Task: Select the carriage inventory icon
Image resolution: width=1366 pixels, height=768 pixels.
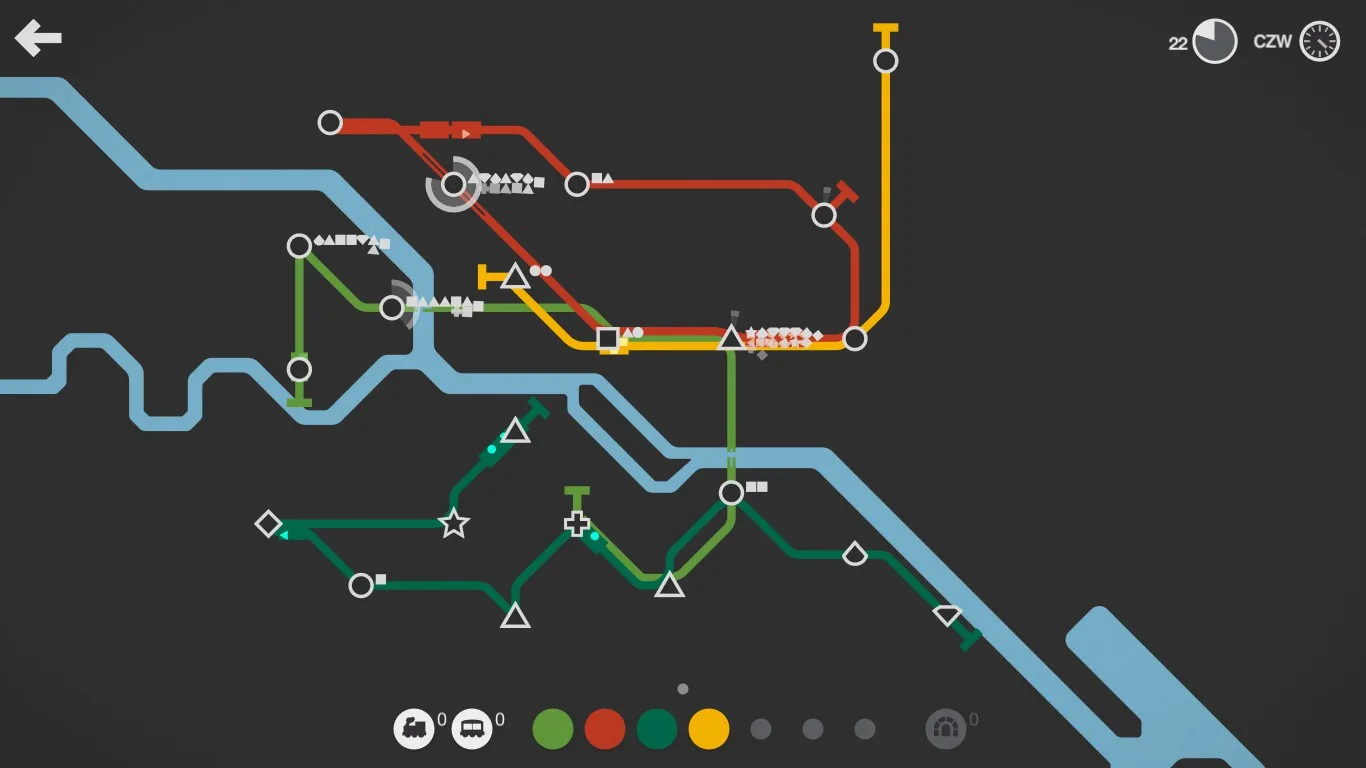Action: tap(470, 728)
